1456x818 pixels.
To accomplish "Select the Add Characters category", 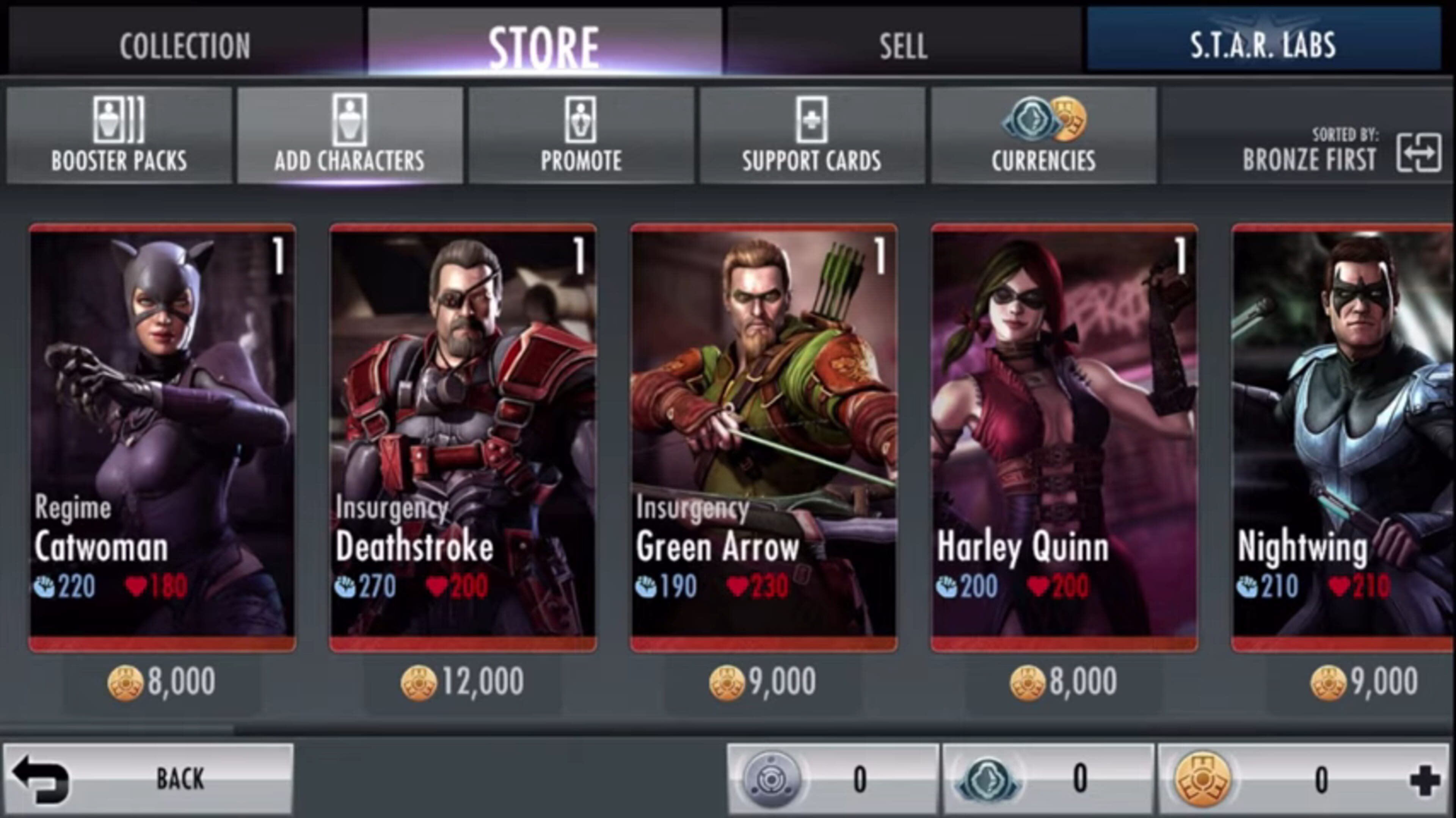I will click(350, 136).
